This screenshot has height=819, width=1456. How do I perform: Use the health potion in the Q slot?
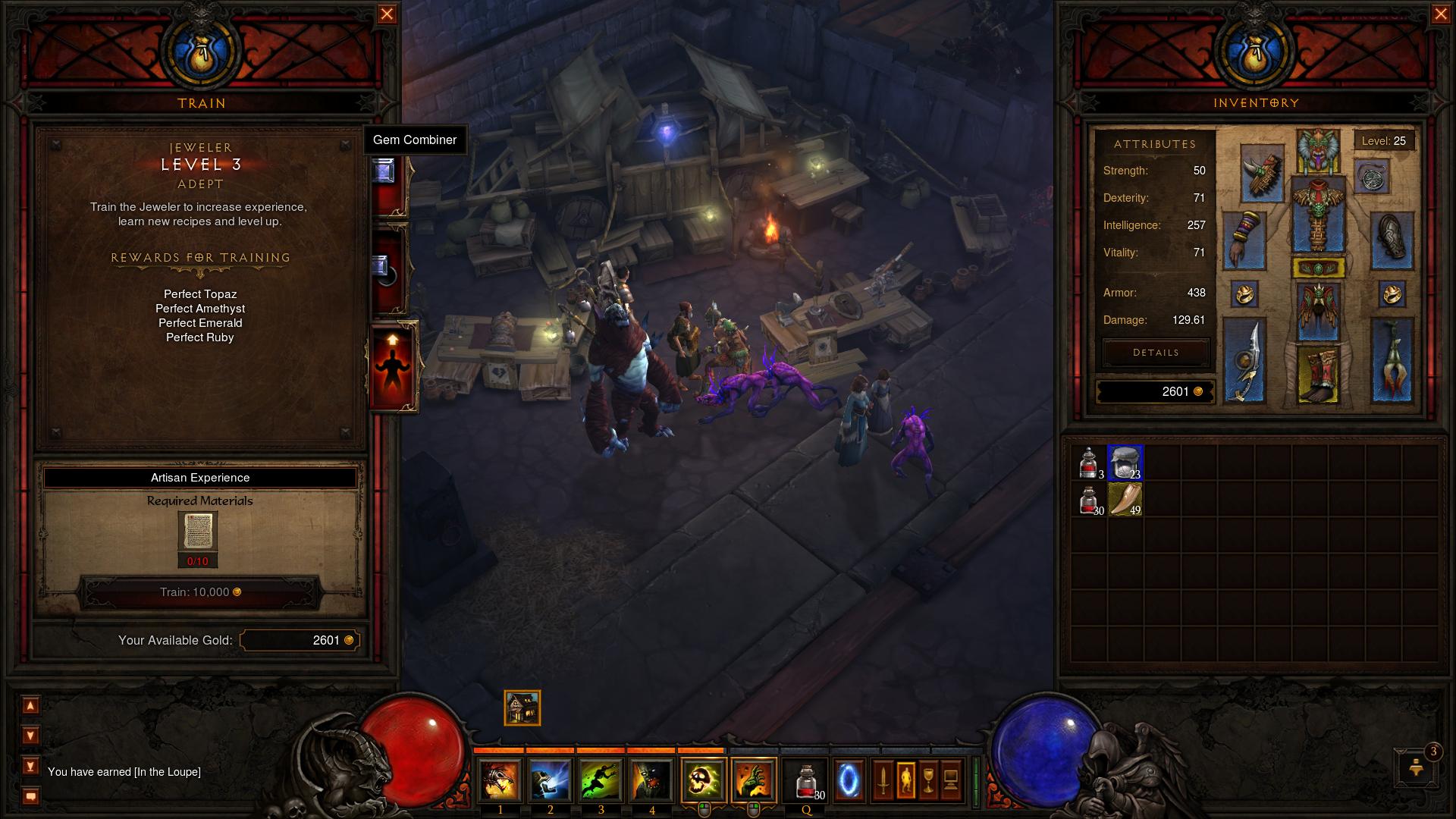click(x=807, y=780)
